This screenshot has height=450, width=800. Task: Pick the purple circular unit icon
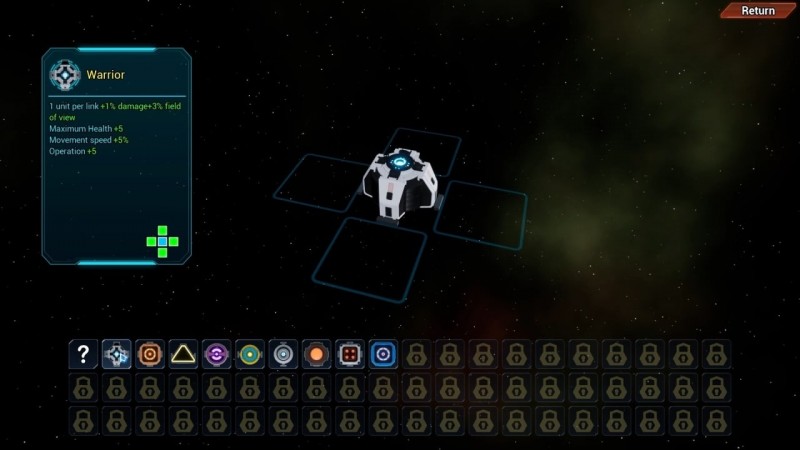coord(217,354)
